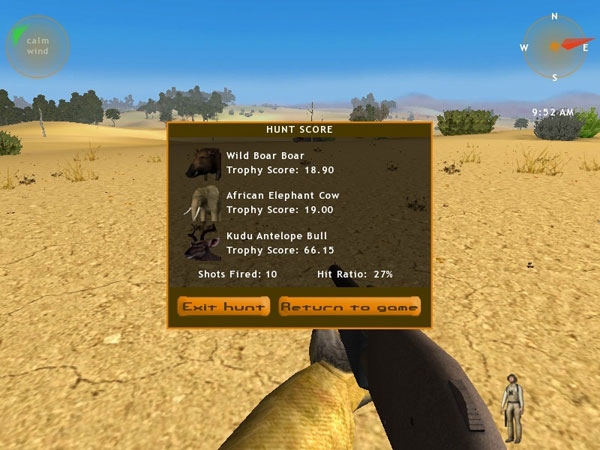Click the calm wind indicator
The image size is (600, 450).
tap(37, 46)
